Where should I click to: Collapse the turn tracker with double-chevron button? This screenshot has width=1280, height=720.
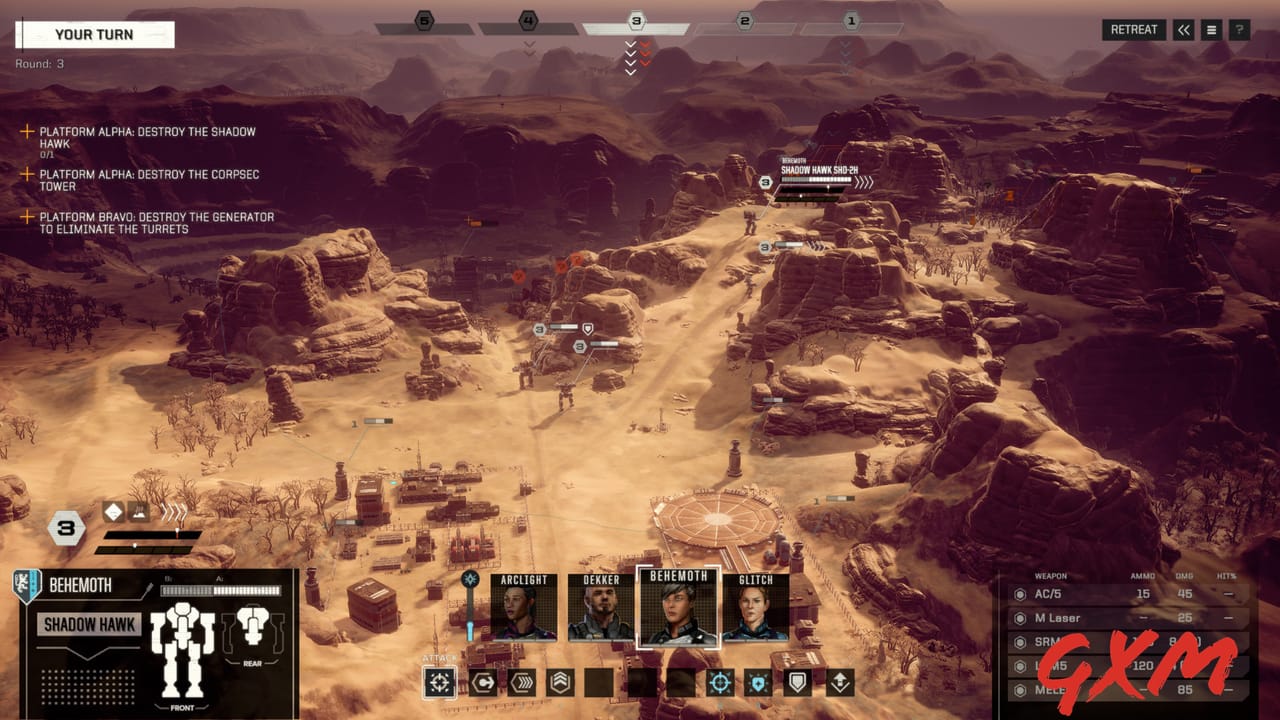tap(1183, 29)
